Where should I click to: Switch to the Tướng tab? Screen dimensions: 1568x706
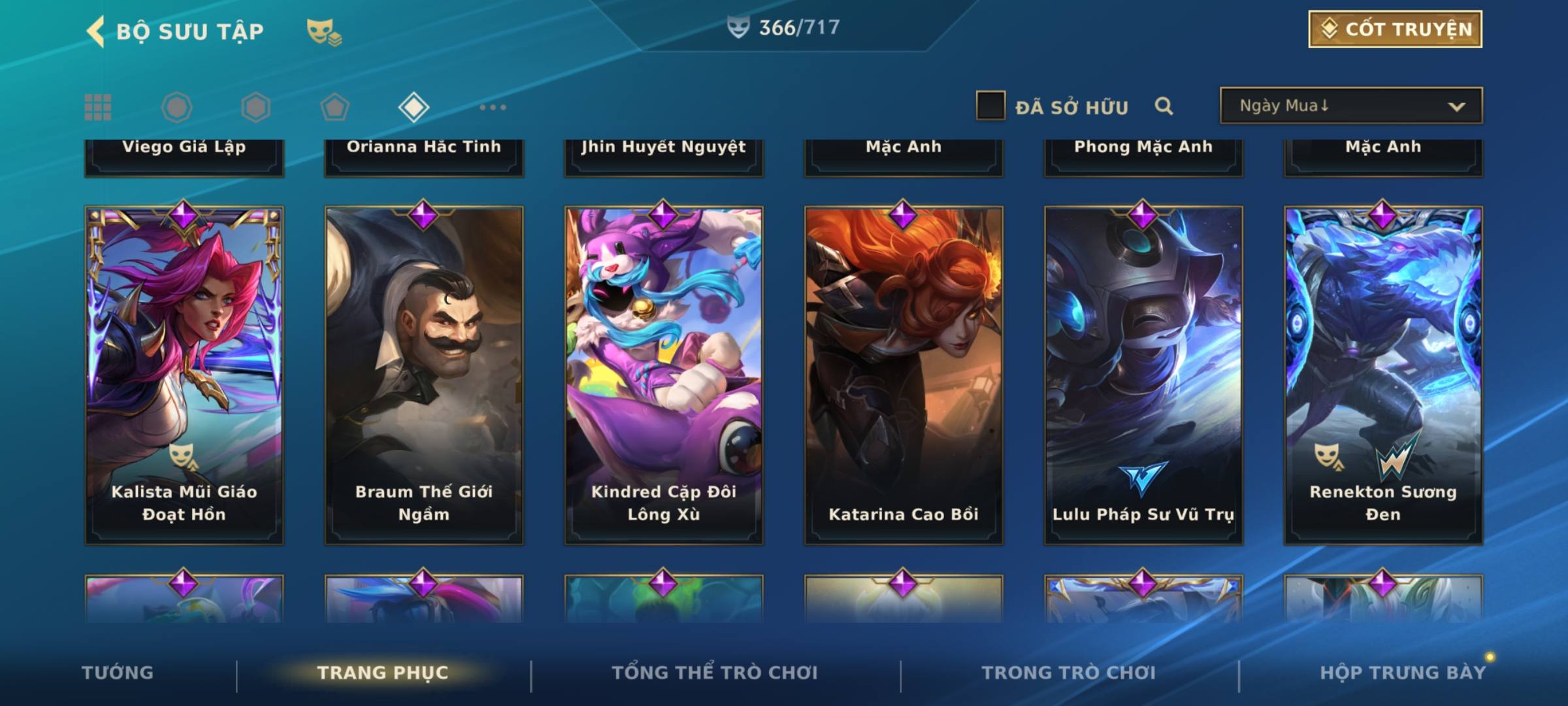tap(118, 673)
